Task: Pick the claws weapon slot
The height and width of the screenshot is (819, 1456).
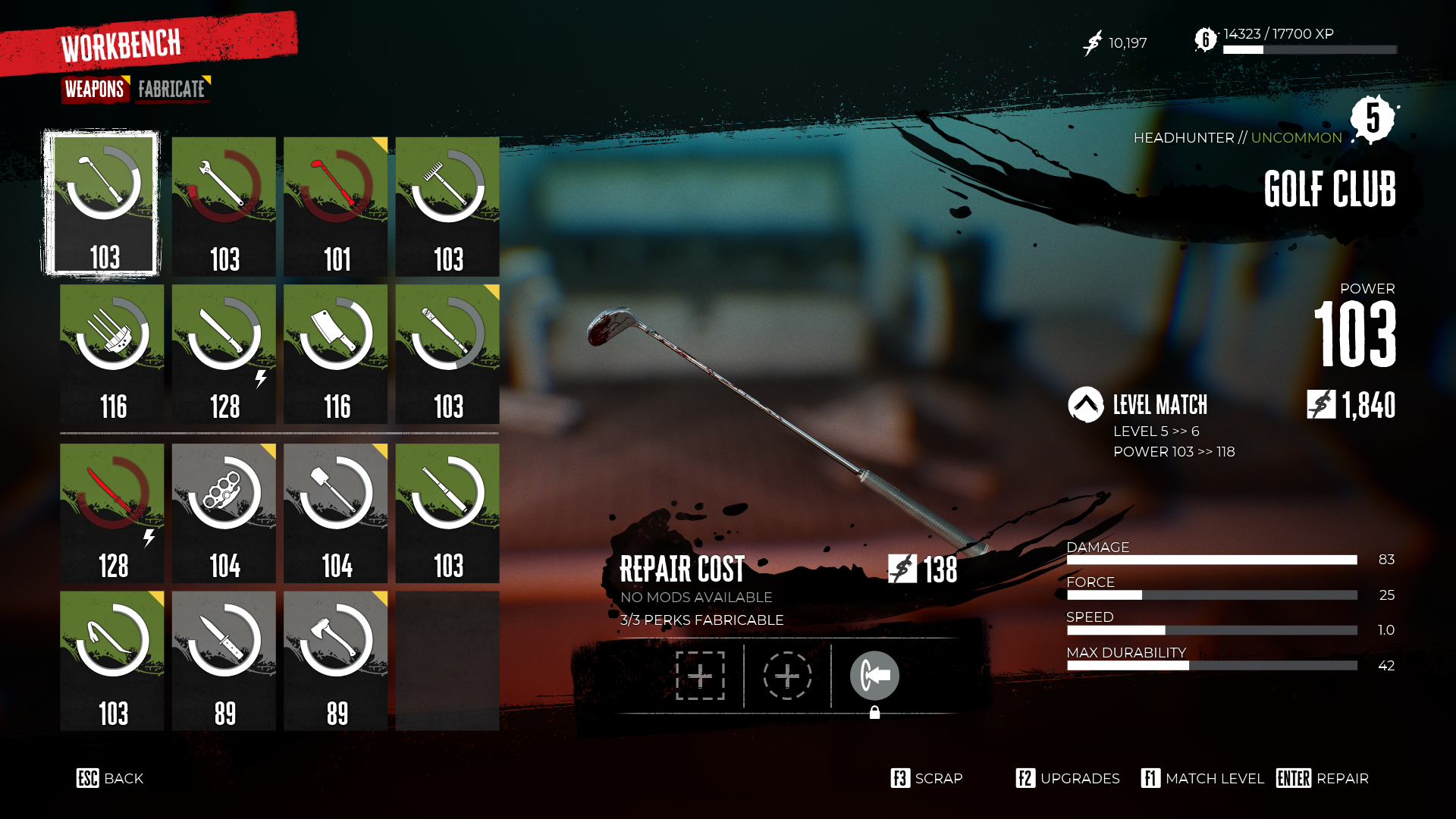Action: tap(112, 354)
